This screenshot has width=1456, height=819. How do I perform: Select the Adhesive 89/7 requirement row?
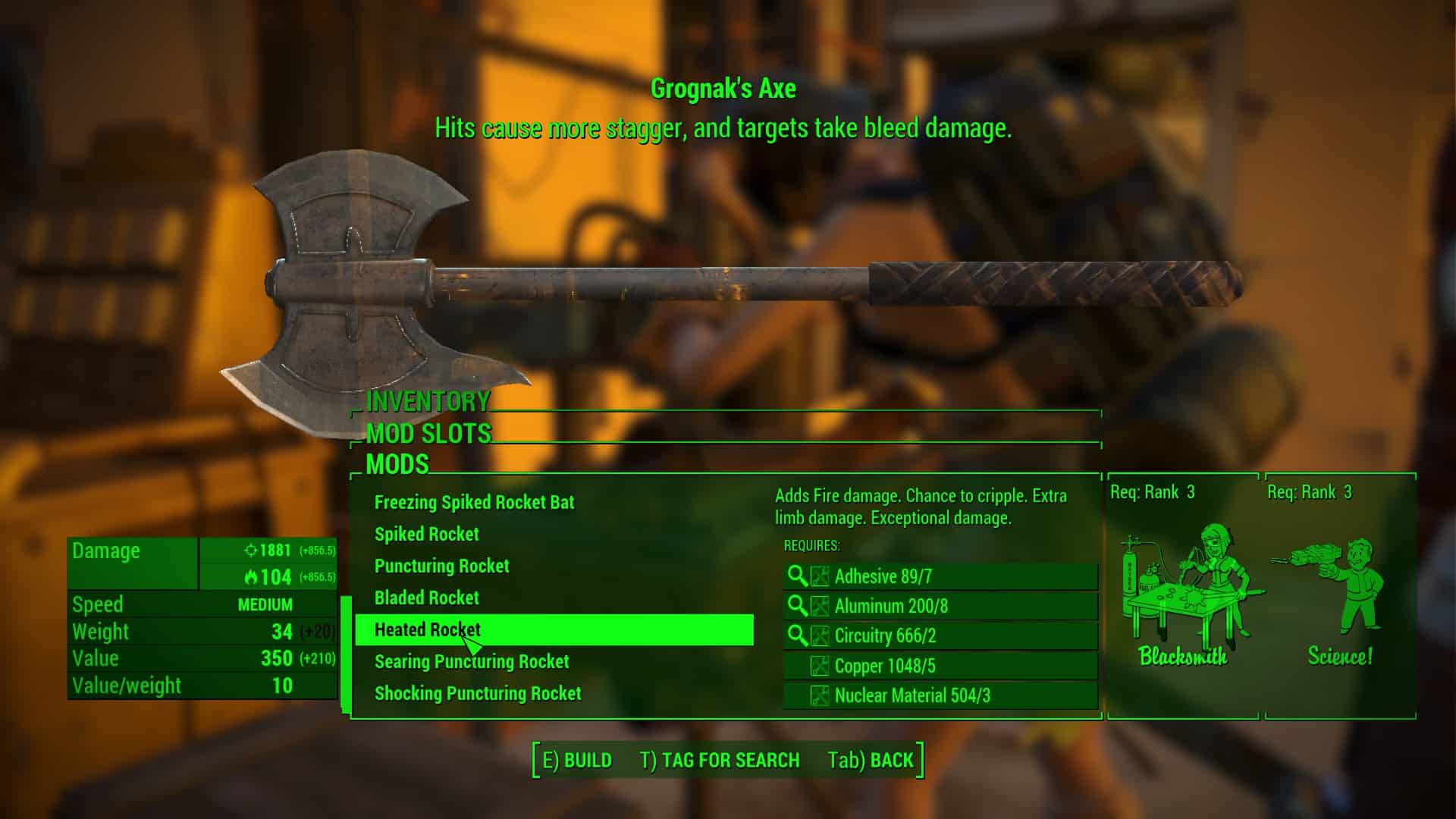pos(940,576)
